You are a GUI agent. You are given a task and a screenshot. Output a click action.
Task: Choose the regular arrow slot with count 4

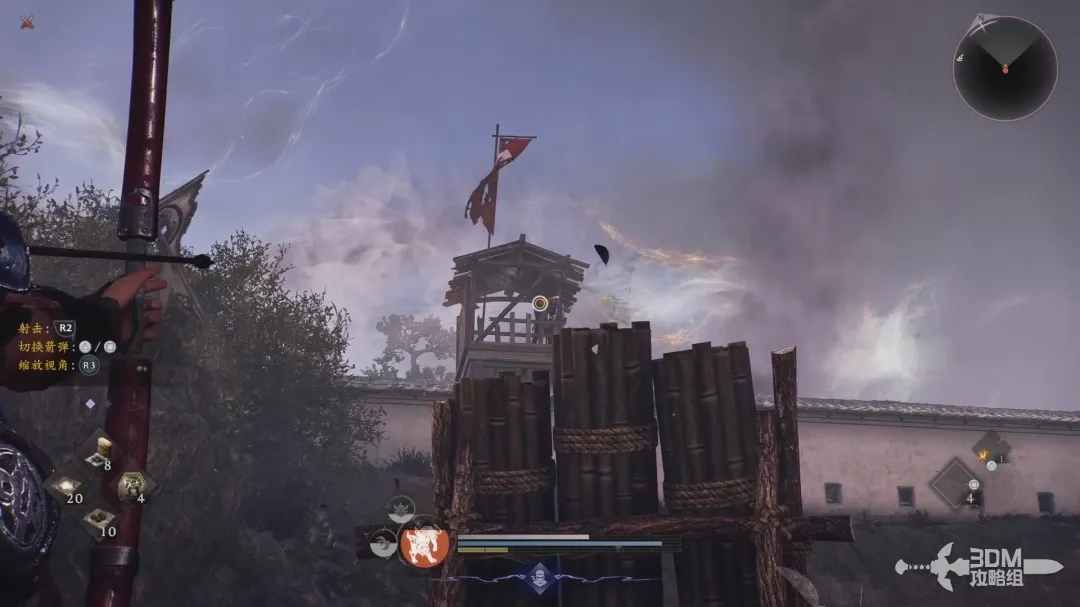click(957, 484)
